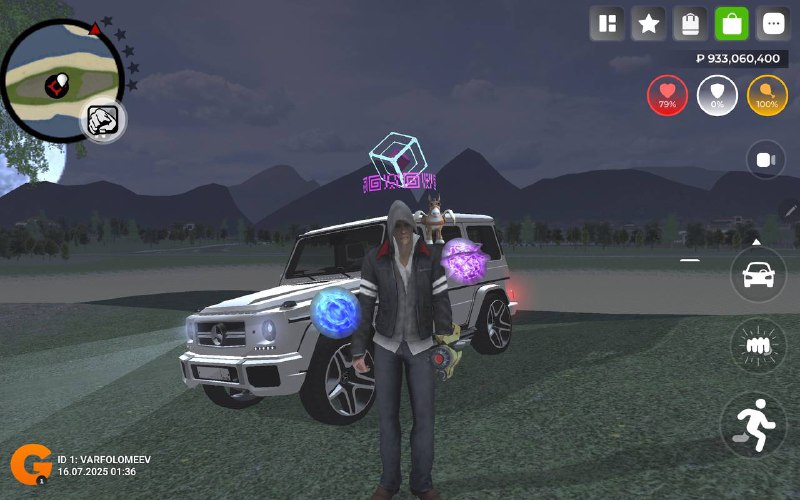Viewport: 800px width, 500px height.
Task: Show more options via three-dot button
Action: pyautogui.click(x=774, y=24)
